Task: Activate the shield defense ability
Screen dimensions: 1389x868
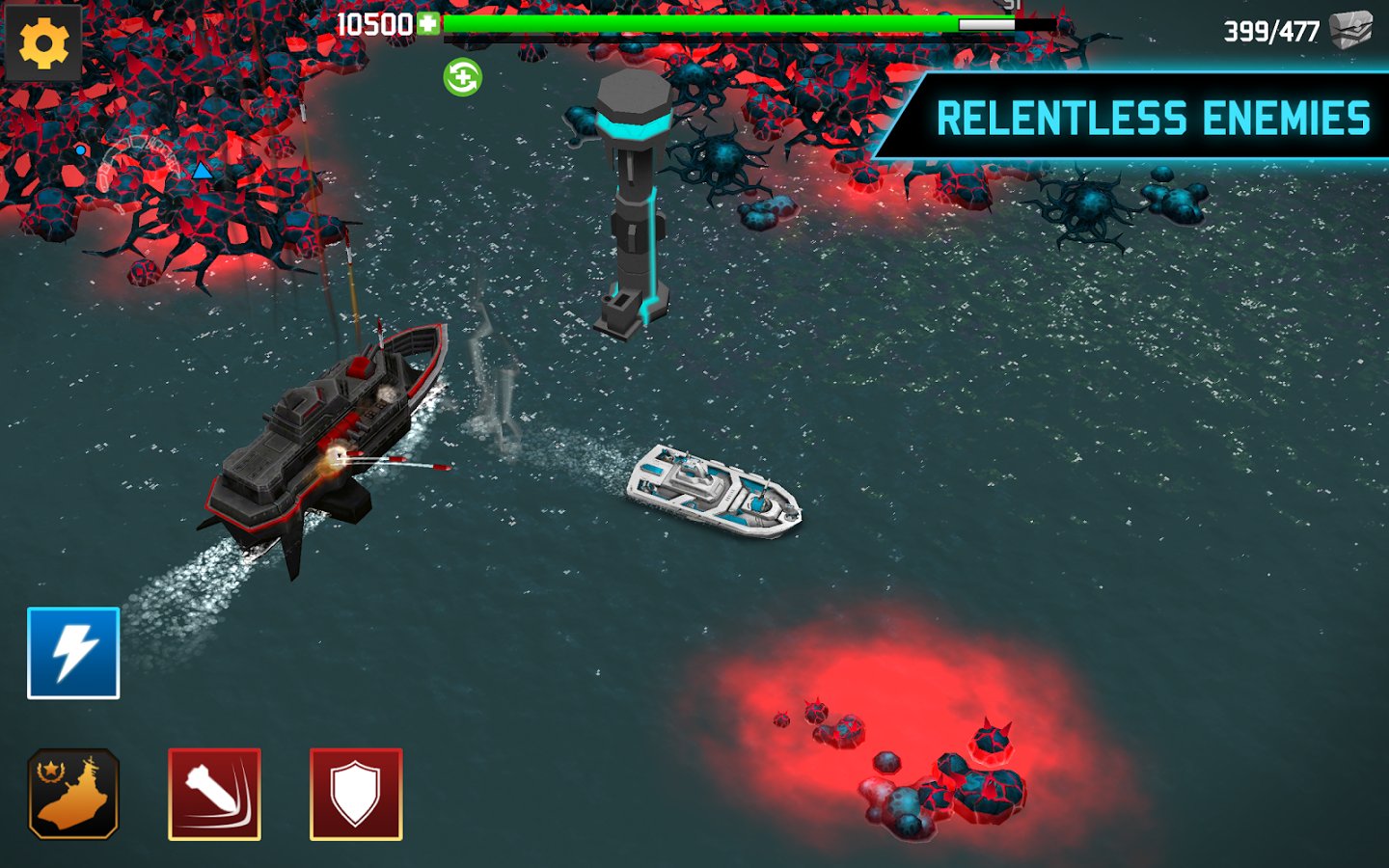Action: 356,794
